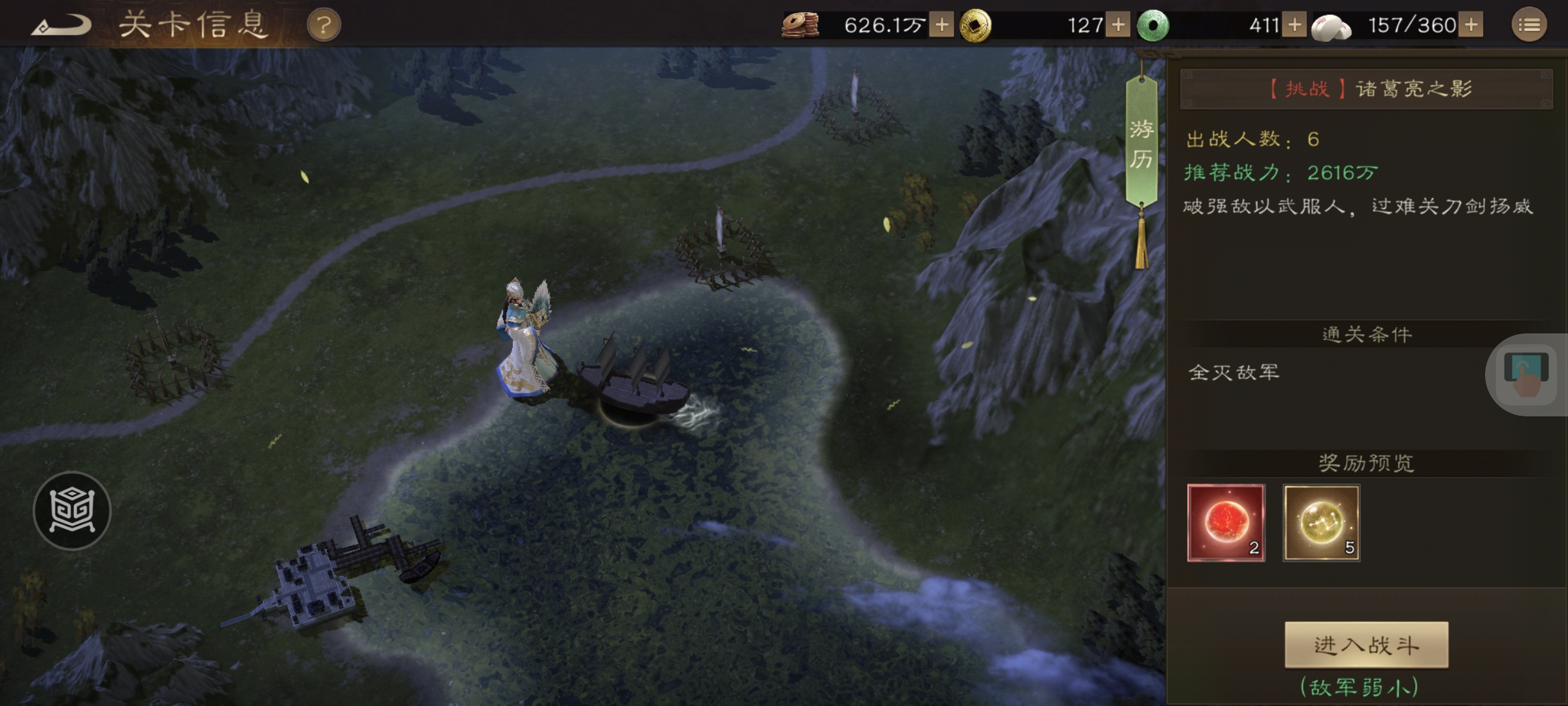1568x706 pixels.
Task: Tap the screen-touch overlay button
Action: click(1527, 375)
